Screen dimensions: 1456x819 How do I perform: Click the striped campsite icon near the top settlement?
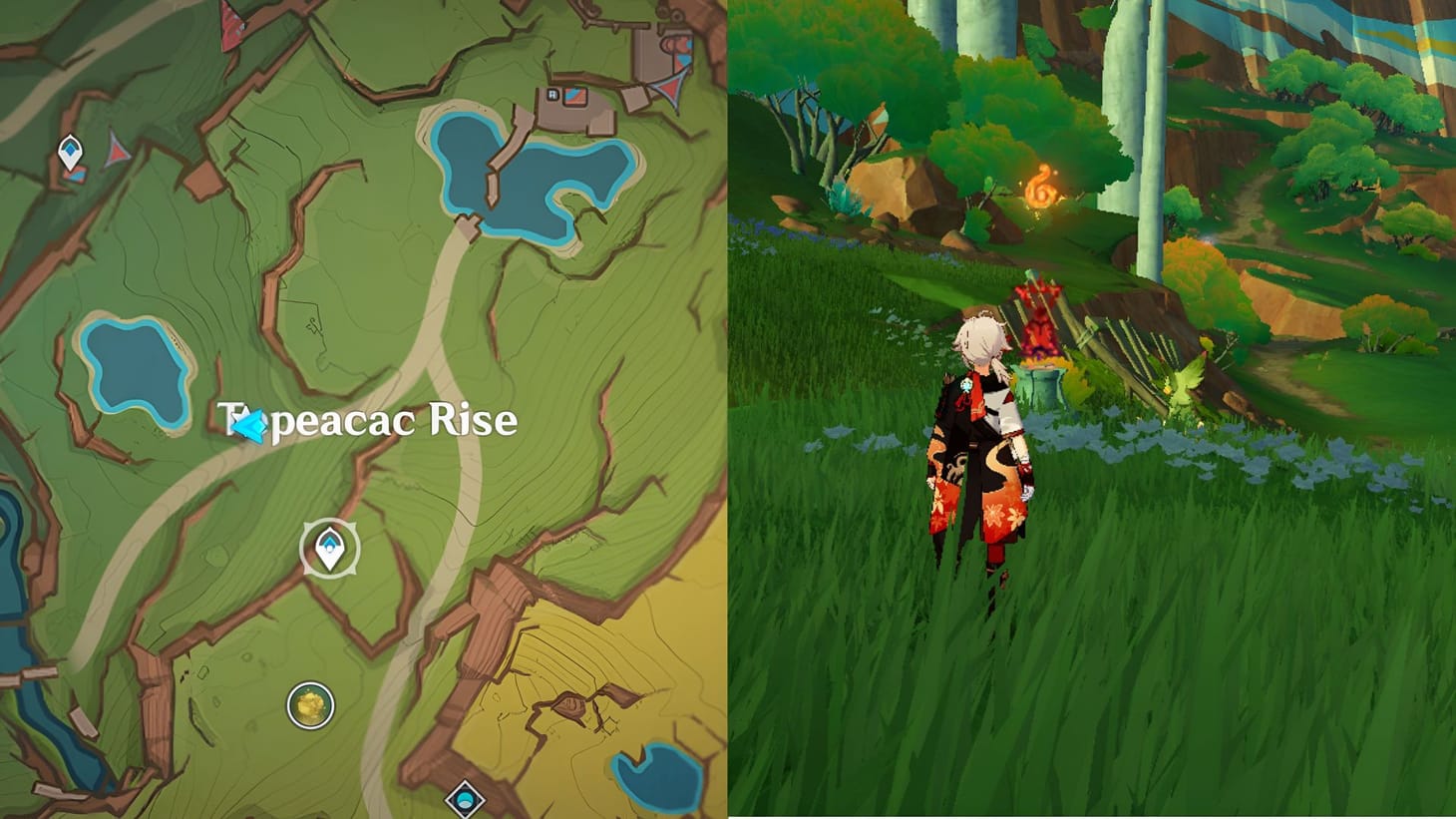(574, 97)
